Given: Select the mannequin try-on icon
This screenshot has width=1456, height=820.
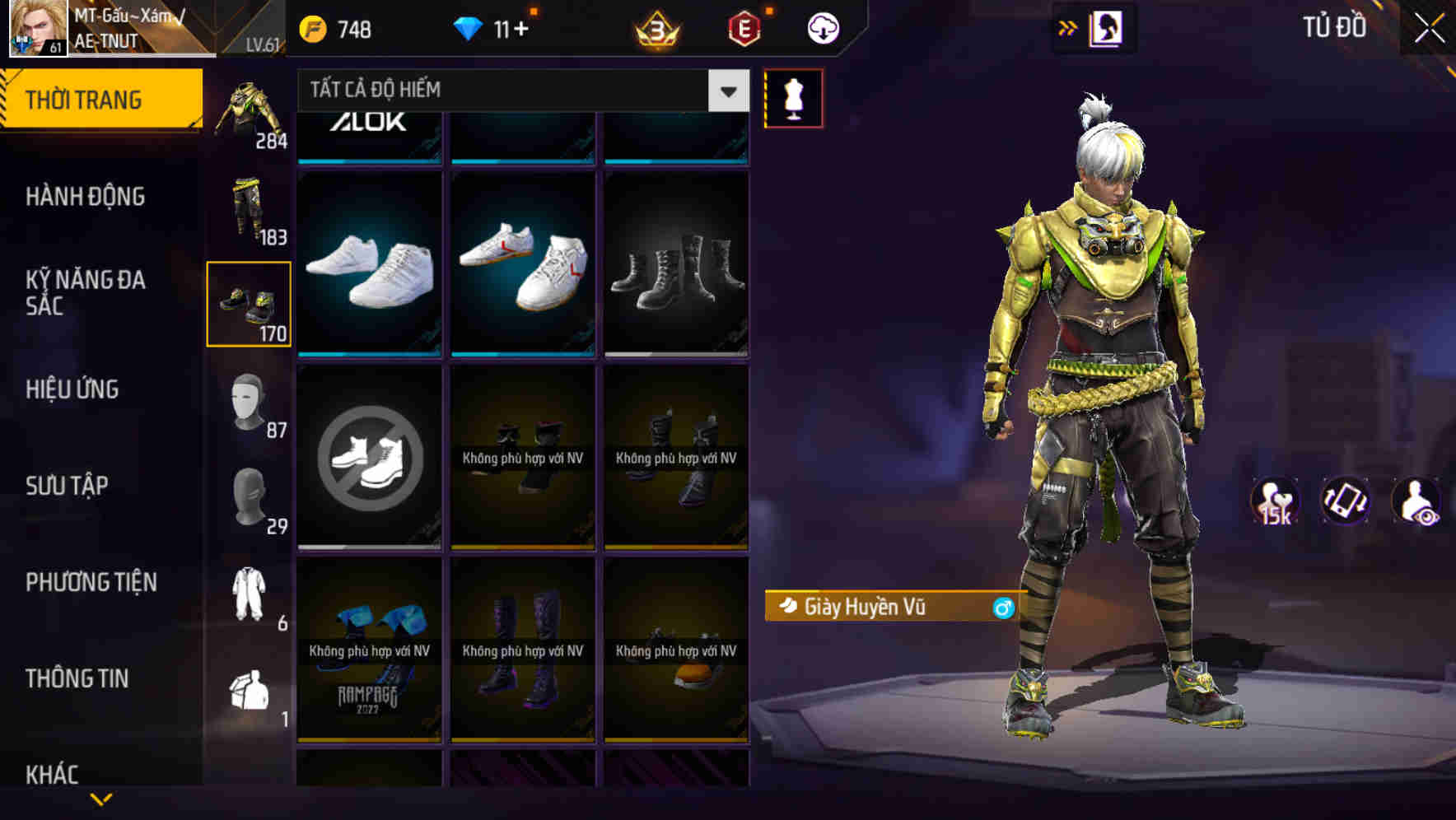Looking at the screenshot, I should point(794,97).
